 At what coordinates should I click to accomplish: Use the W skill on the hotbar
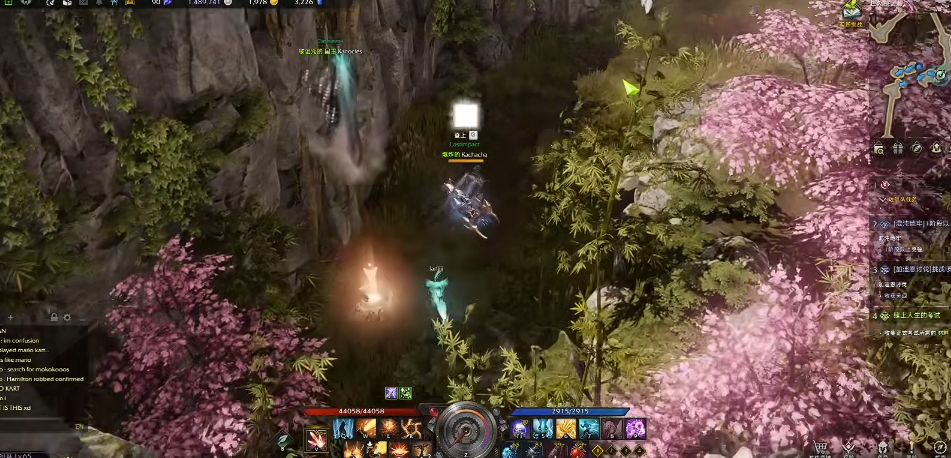tap(366, 429)
